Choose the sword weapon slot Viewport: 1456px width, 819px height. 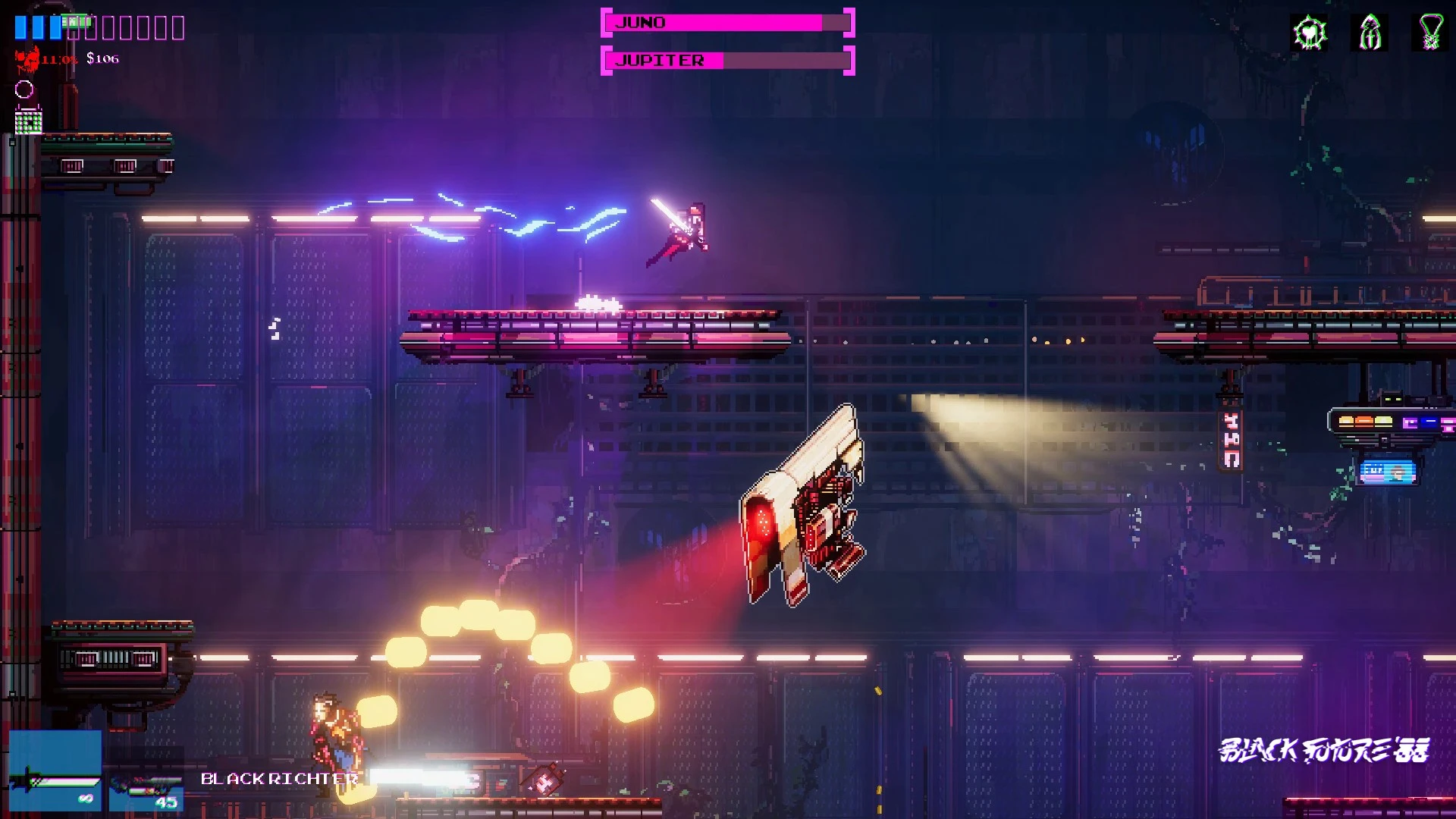(x=55, y=771)
